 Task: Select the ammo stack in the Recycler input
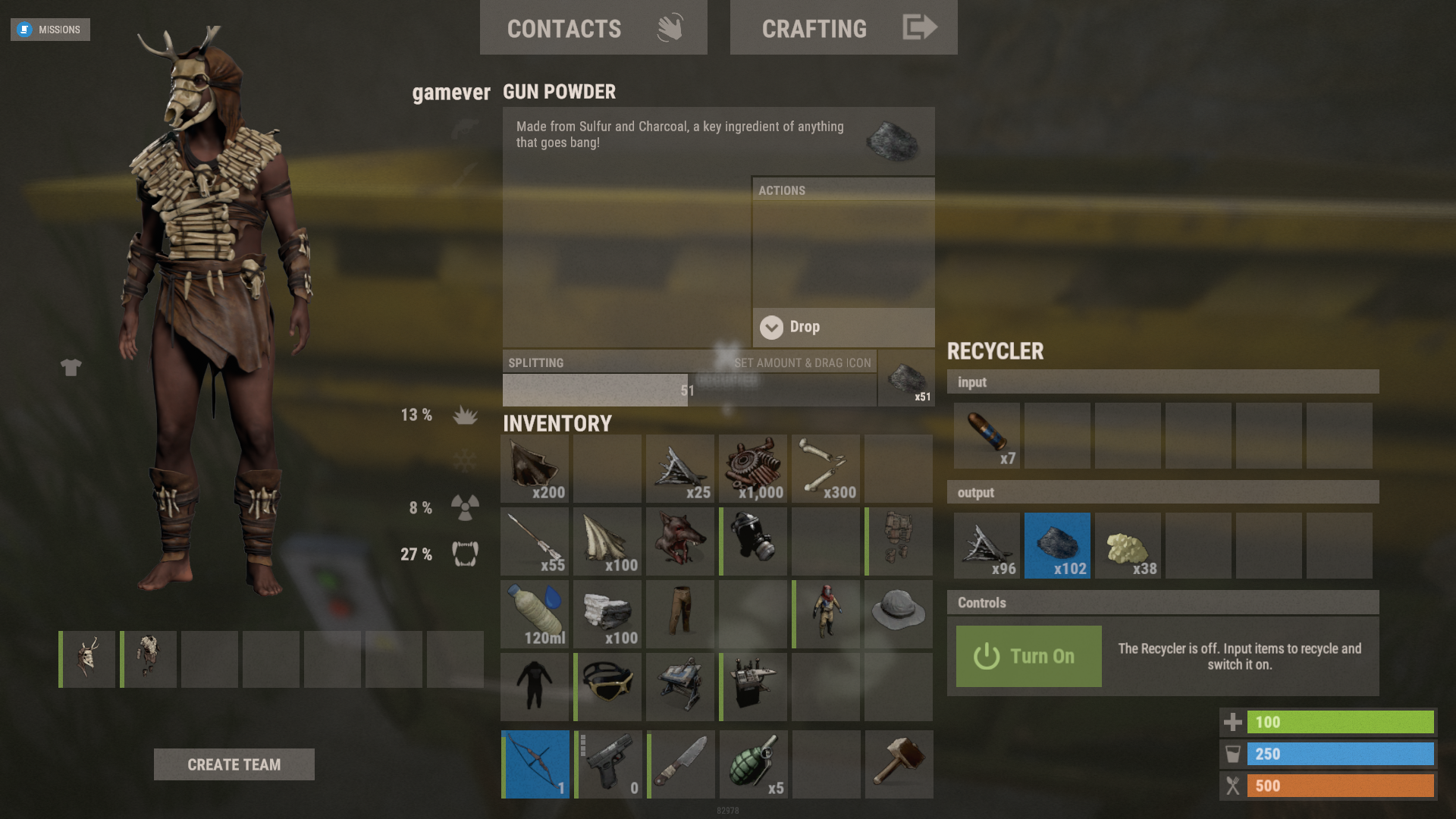[987, 435]
